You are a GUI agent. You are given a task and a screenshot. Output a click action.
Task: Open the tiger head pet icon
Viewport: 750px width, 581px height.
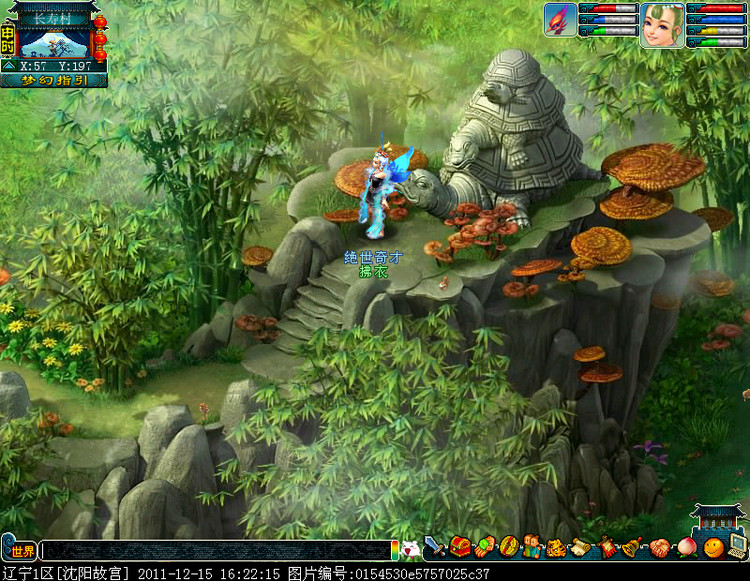point(556,547)
